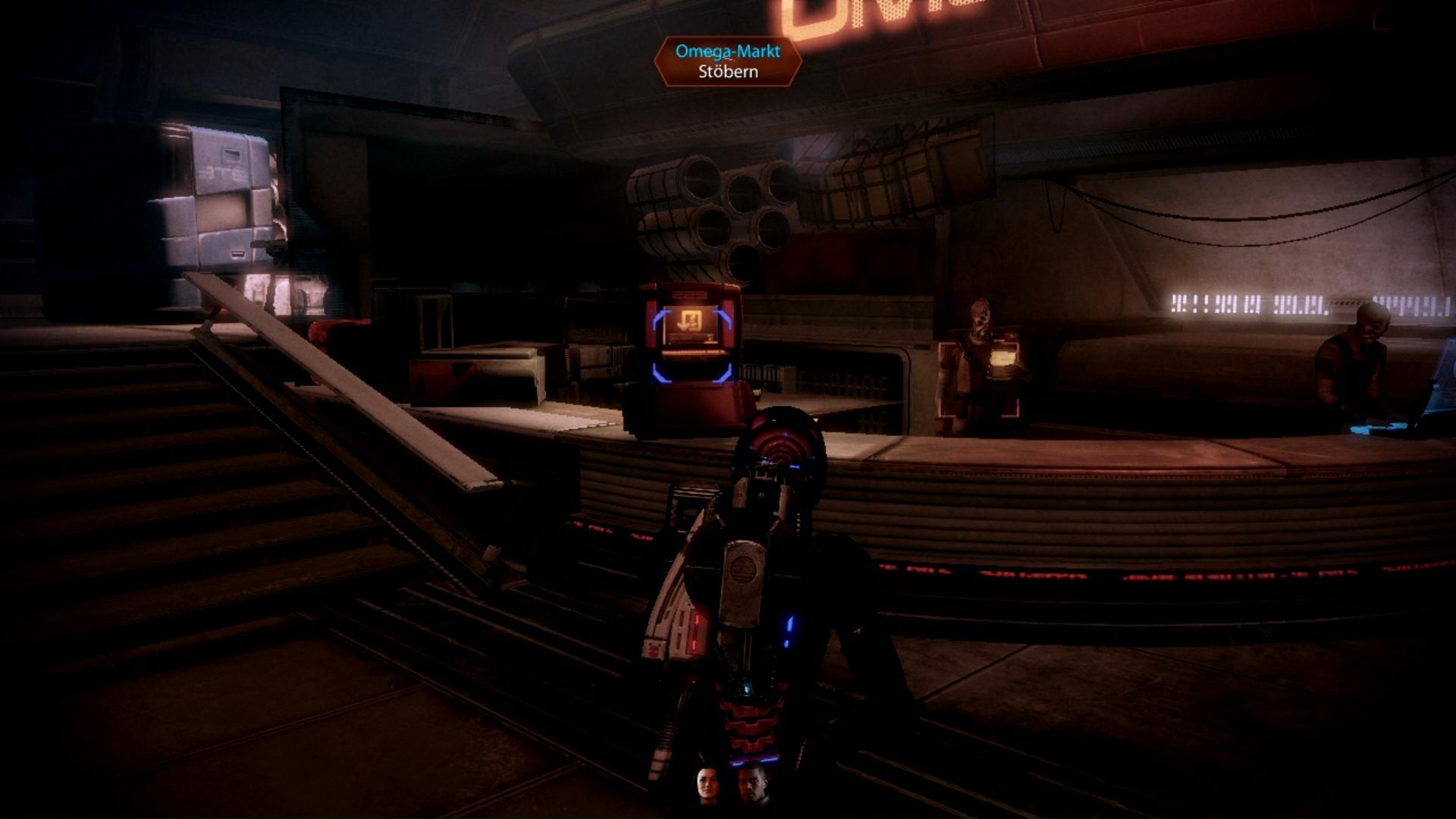The height and width of the screenshot is (819, 1456).
Task: Choose the male squadmate portrait
Action: click(x=752, y=783)
